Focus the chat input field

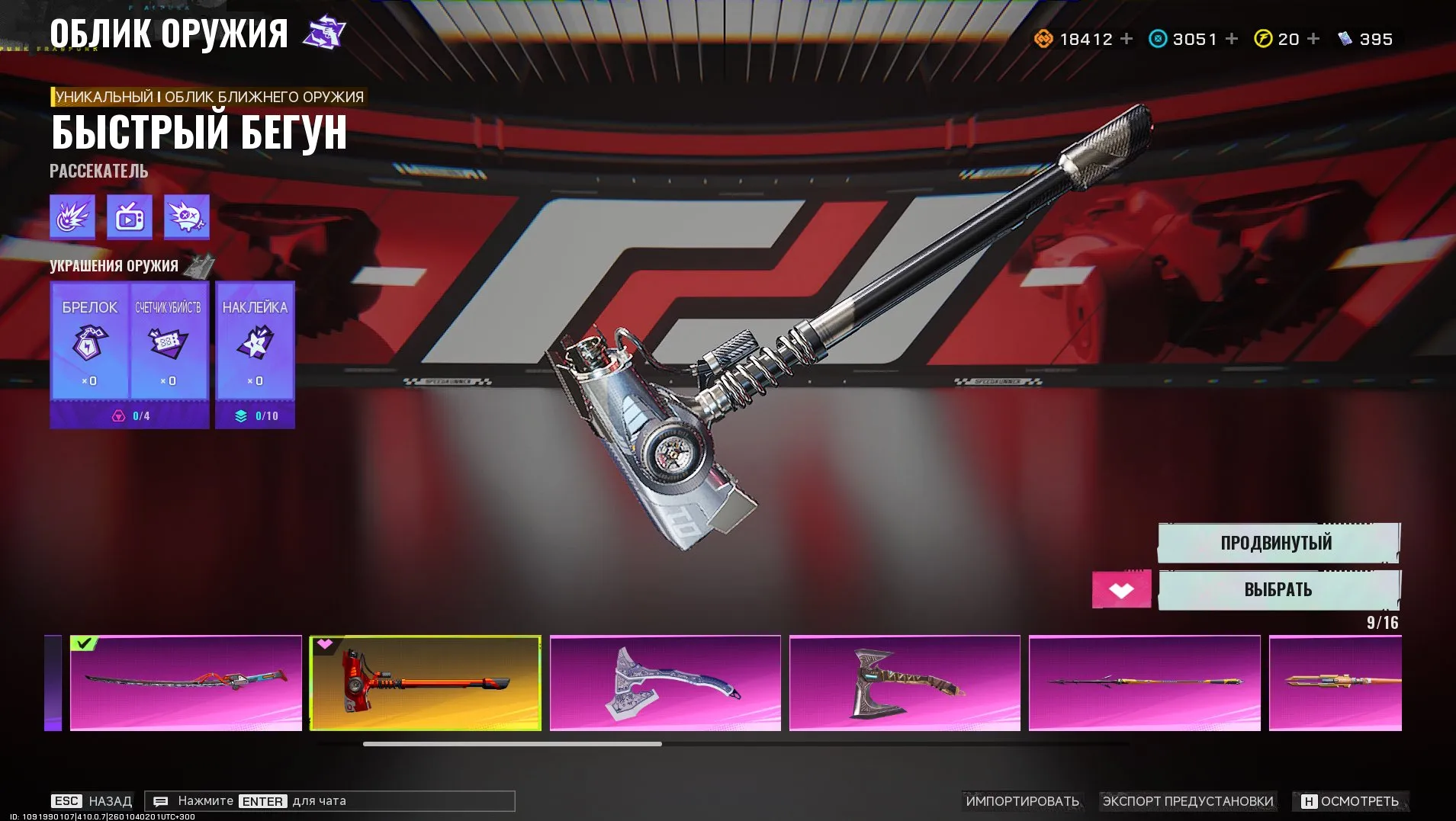(x=329, y=801)
